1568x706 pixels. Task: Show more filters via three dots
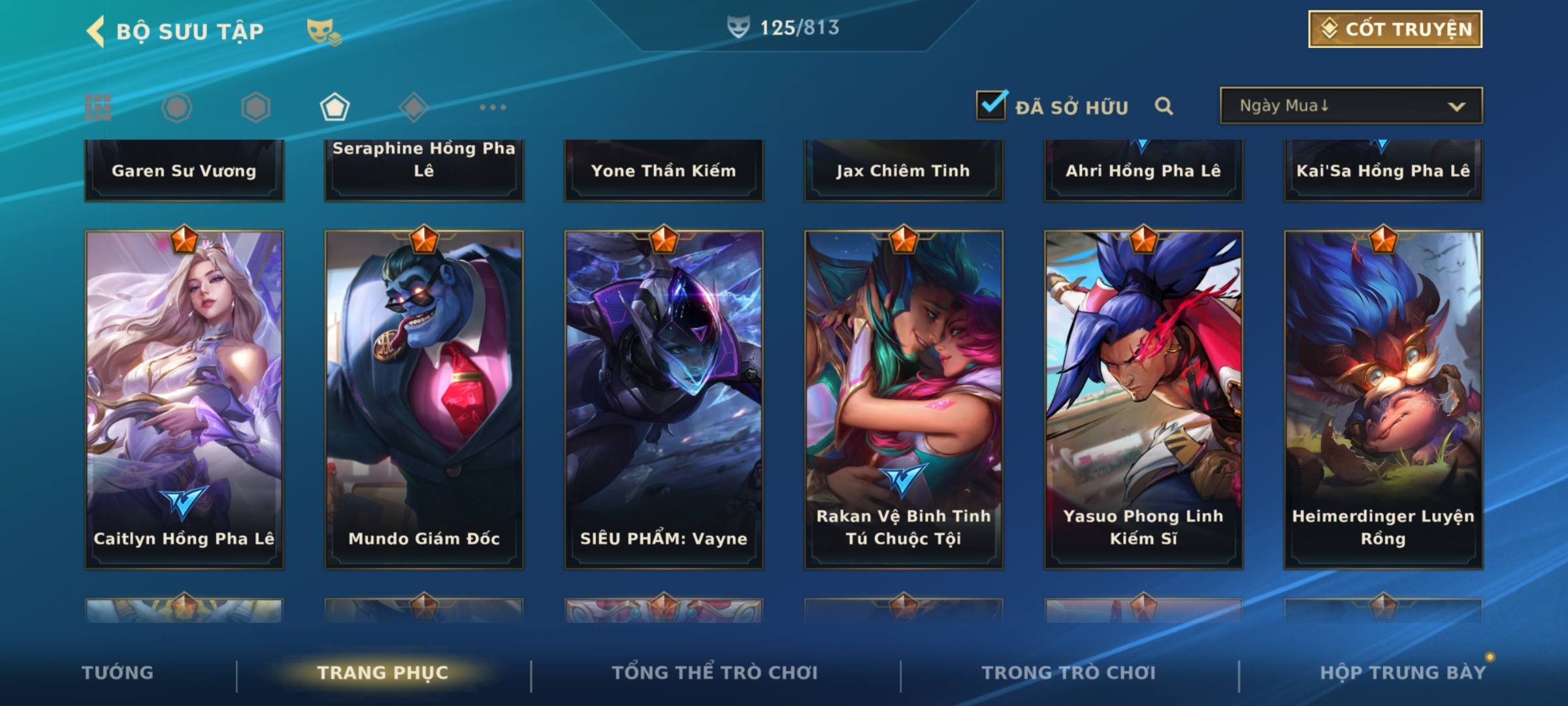[x=493, y=107]
